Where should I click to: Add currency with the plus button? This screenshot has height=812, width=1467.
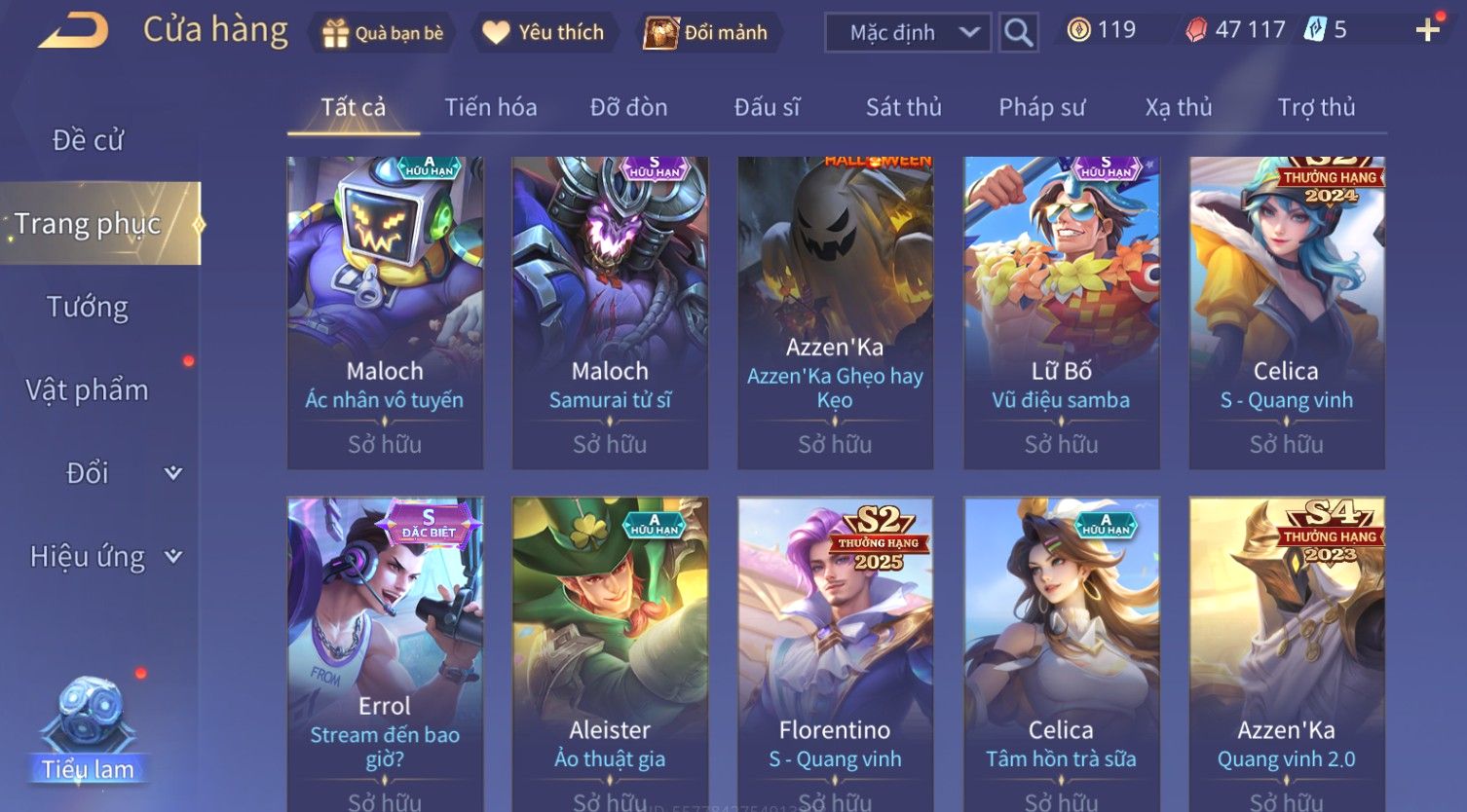[1427, 31]
